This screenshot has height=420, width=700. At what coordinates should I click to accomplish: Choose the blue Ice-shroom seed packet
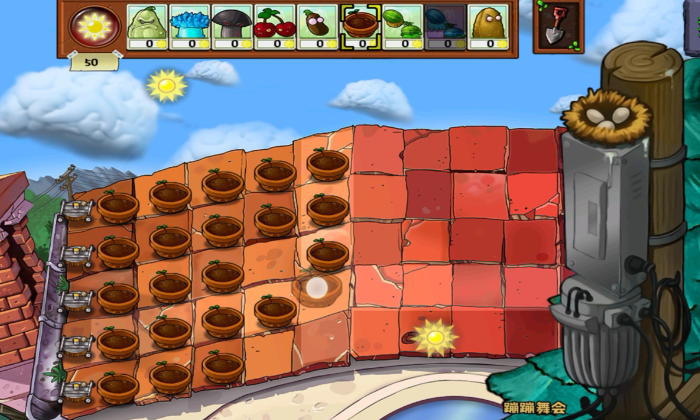click(x=190, y=26)
